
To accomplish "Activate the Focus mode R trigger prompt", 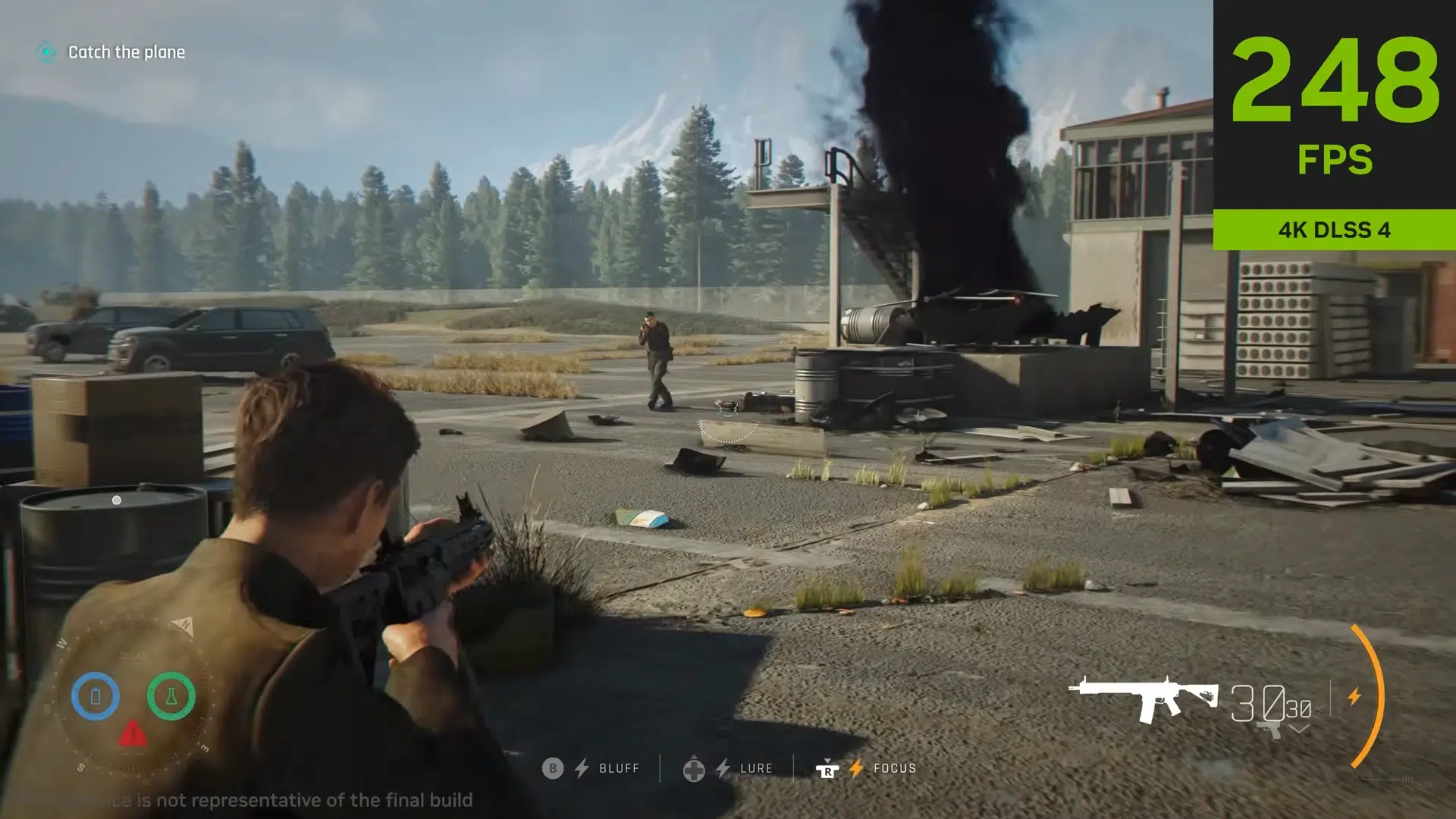I will [828, 770].
